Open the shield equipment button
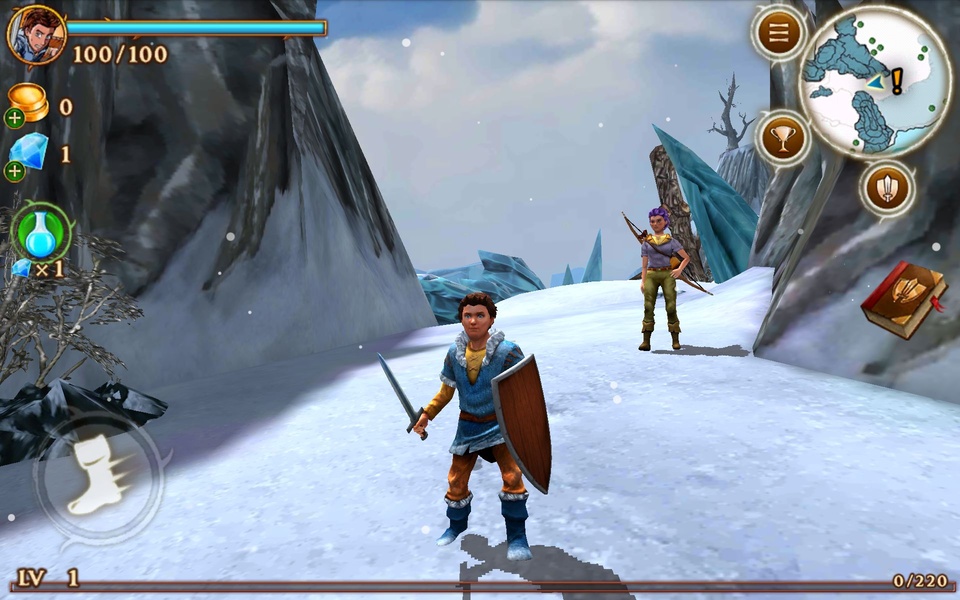 pyautogui.click(x=887, y=186)
